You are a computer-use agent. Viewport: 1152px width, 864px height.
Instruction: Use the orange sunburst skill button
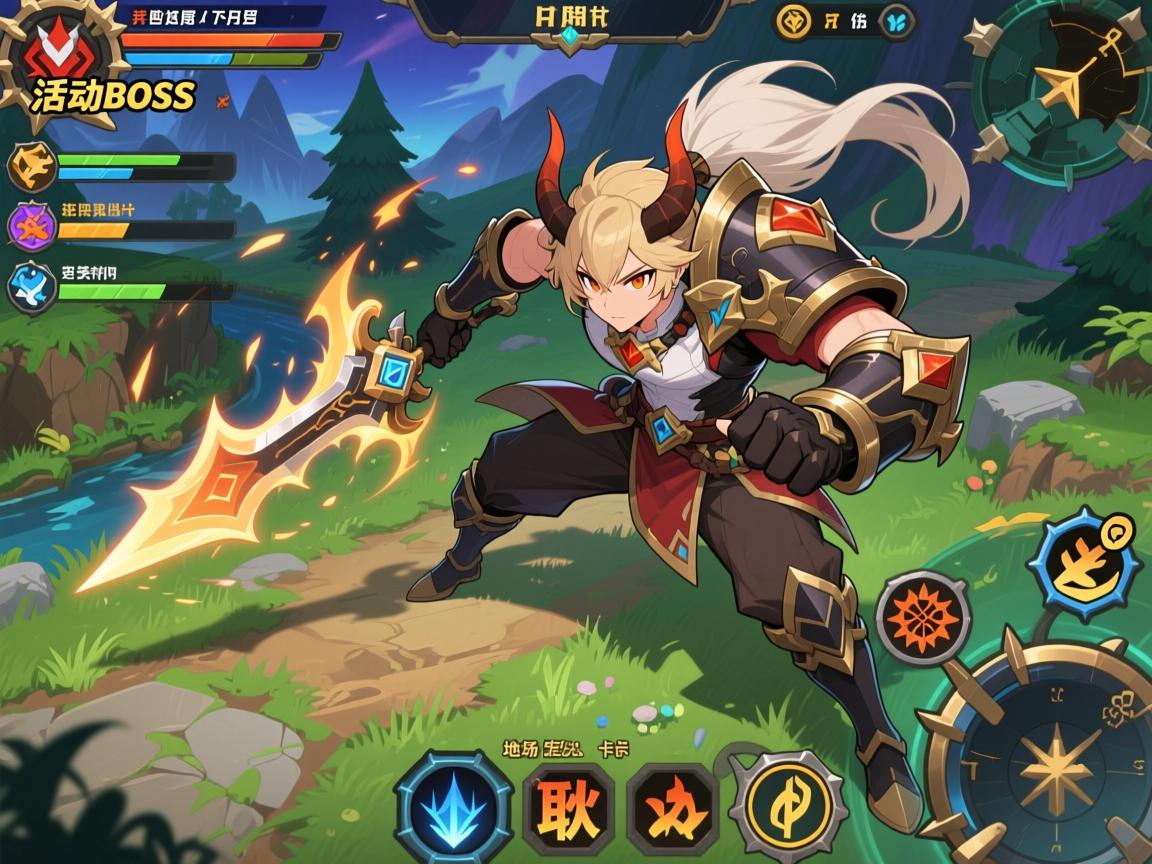click(x=922, y=618)
